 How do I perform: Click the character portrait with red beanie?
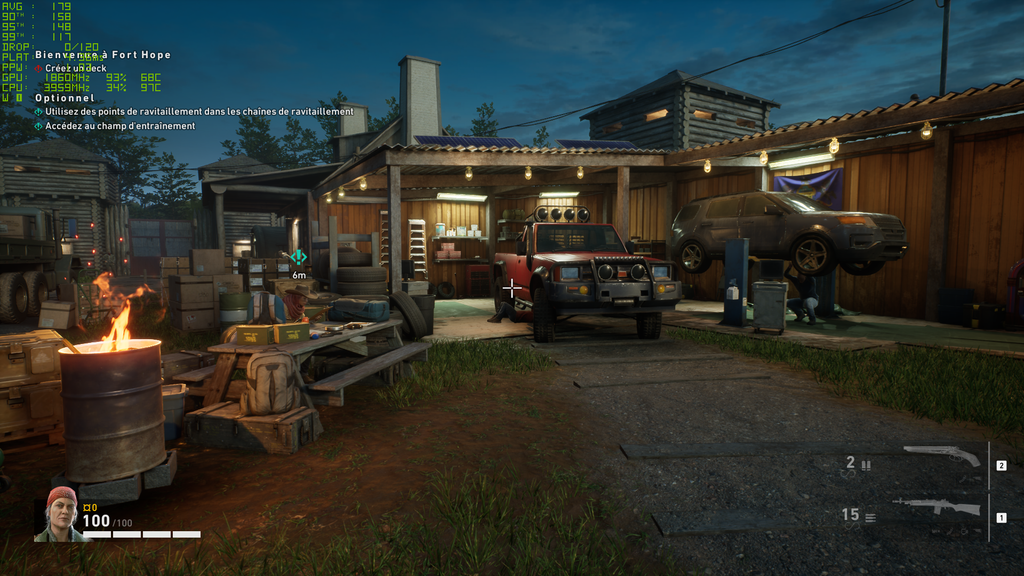[x=60, y=514]
